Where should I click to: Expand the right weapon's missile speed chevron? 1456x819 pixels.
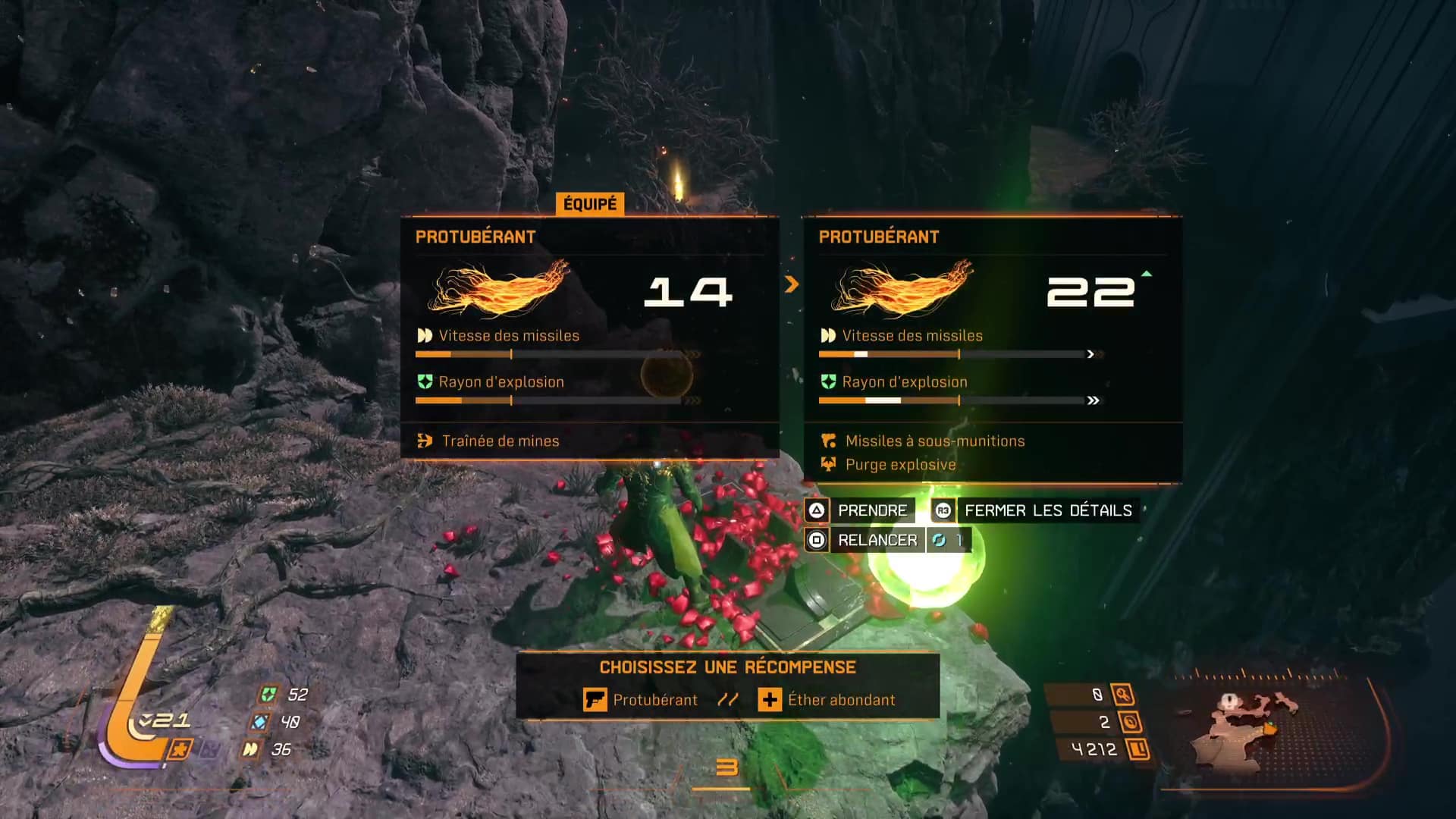click(x=1090, y=353)
